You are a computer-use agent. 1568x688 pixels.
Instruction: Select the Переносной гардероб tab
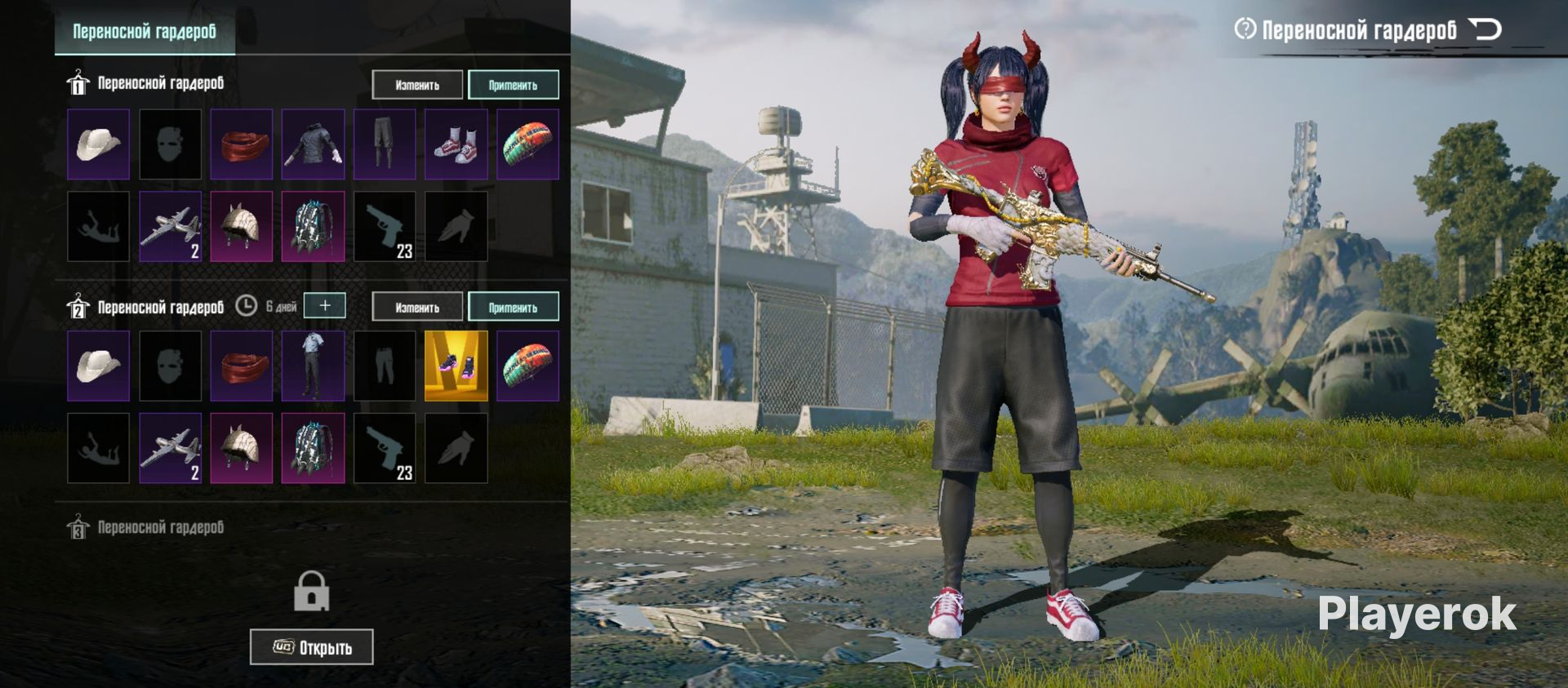pyautogui.click(x=145, y=32)
